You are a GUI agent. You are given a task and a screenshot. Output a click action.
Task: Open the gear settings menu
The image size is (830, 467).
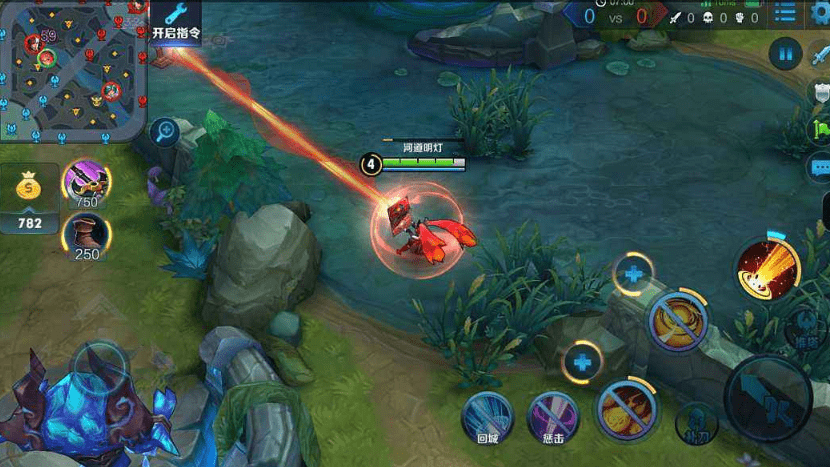pyautogui.click(x=821, y=16)
